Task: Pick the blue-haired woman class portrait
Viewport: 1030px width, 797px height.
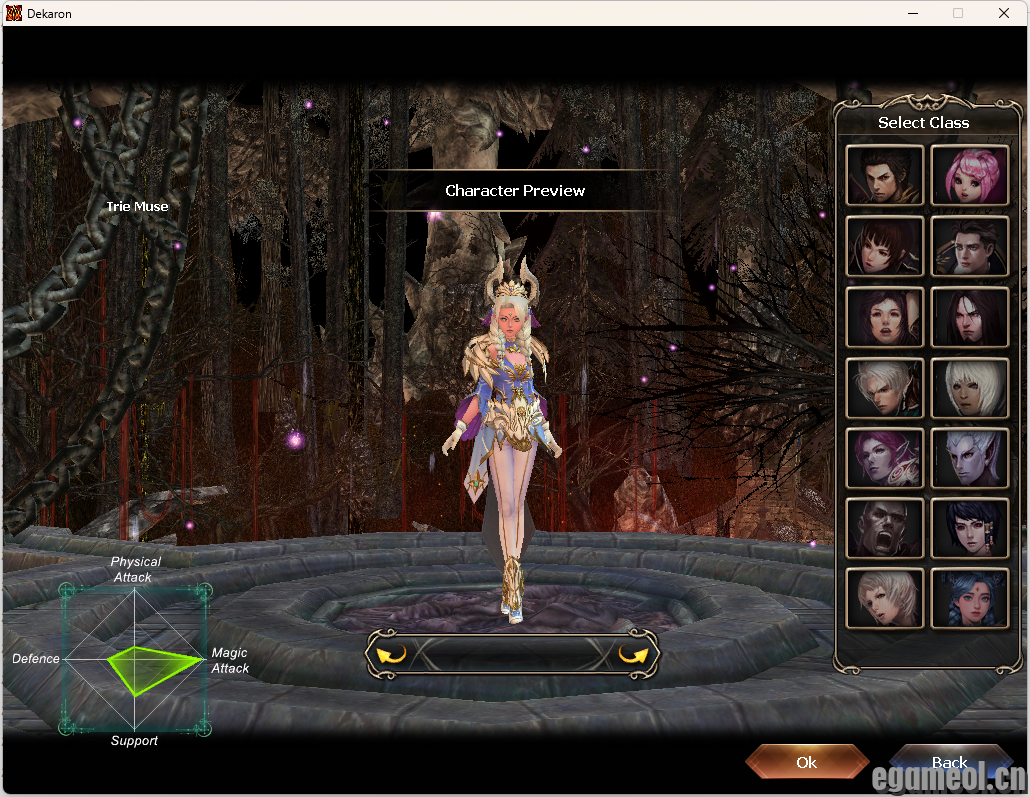Action: 969,598
